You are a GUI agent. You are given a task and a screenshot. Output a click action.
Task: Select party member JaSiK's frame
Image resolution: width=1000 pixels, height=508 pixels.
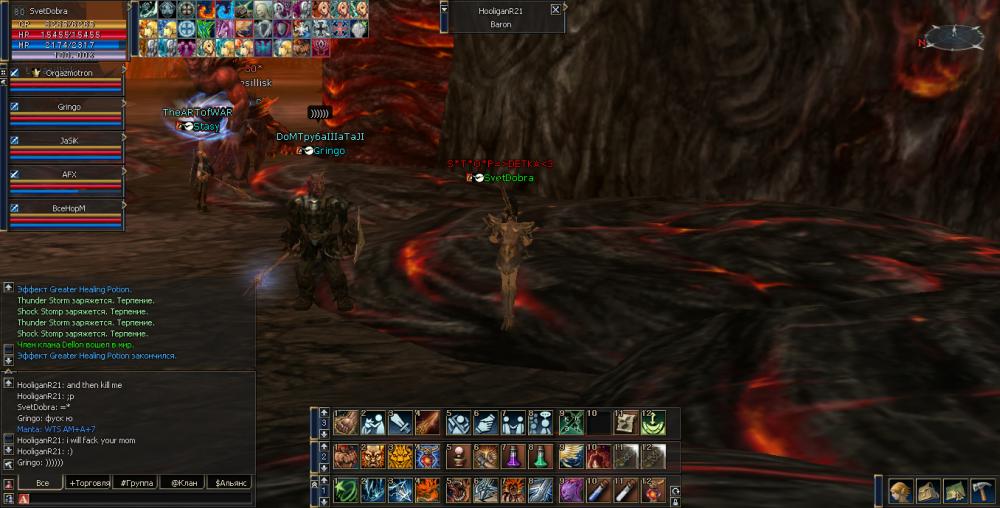[x=68, y=141]
